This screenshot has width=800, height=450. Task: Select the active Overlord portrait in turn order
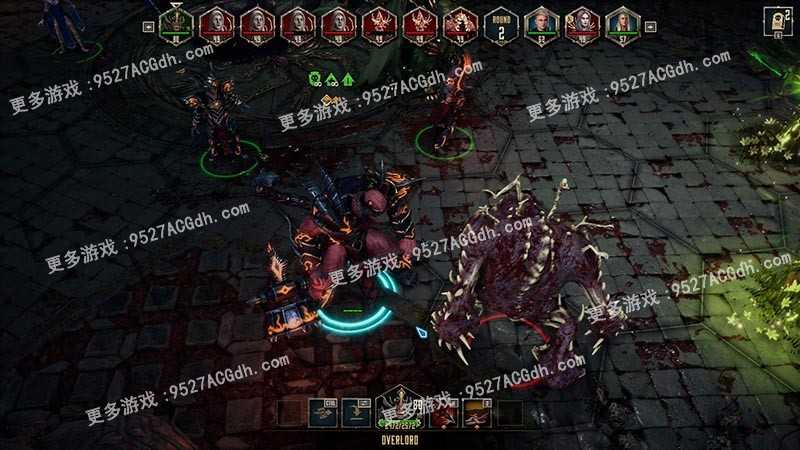pyautogui.click(x=175, y=23)
